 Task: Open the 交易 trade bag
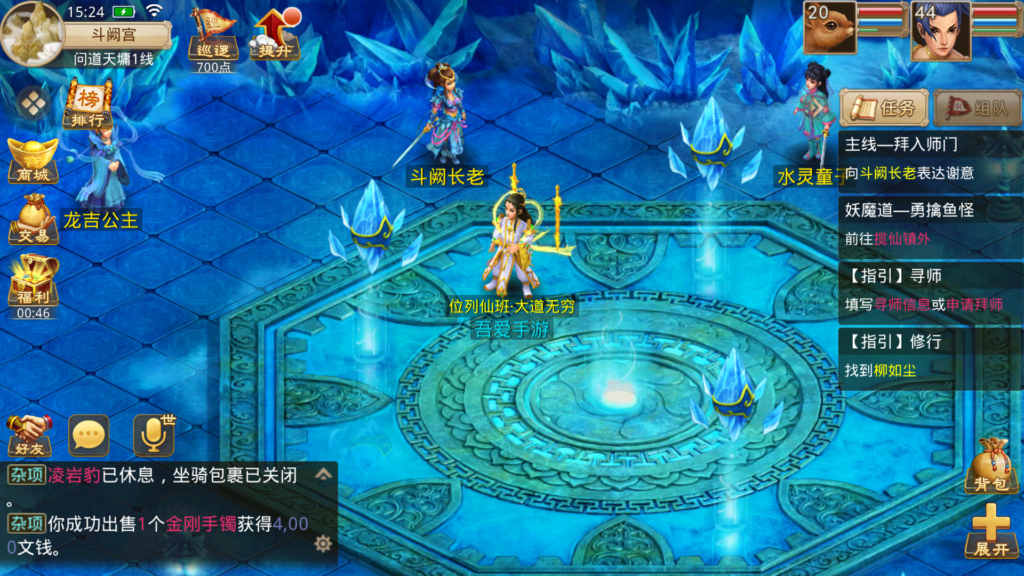33,220
